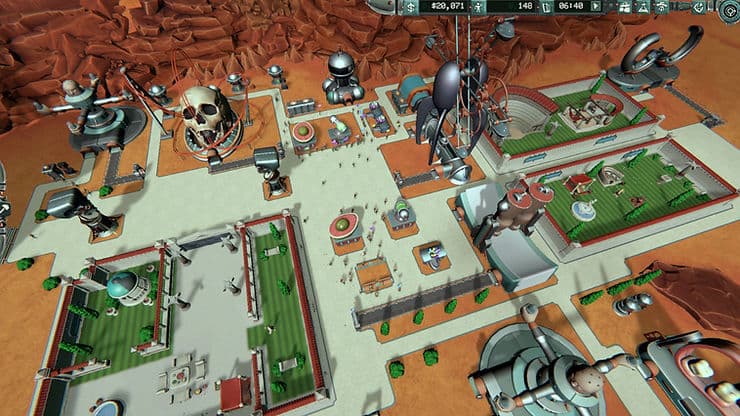Select the mountain terrain icon
The width and height of the screenshot is (740, 416).
tap(643, 7)
